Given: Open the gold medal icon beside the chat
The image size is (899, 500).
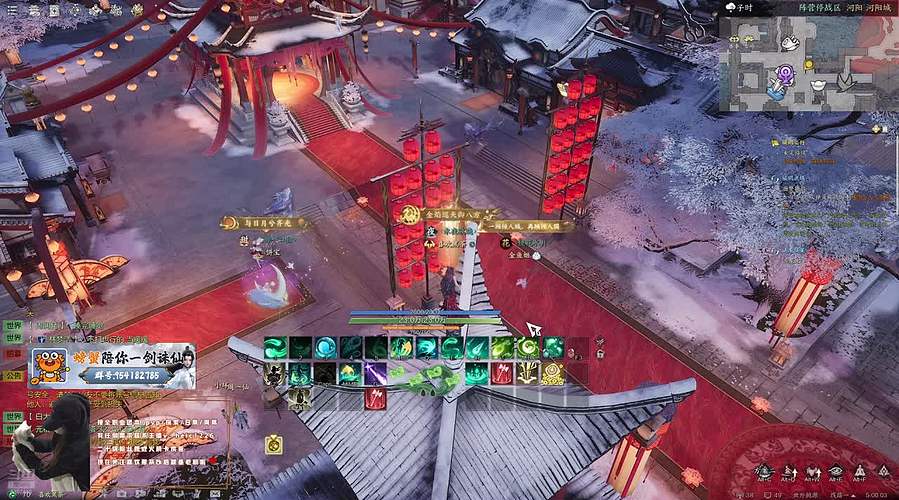Looking at the screenshot, I should pos(272,445).
